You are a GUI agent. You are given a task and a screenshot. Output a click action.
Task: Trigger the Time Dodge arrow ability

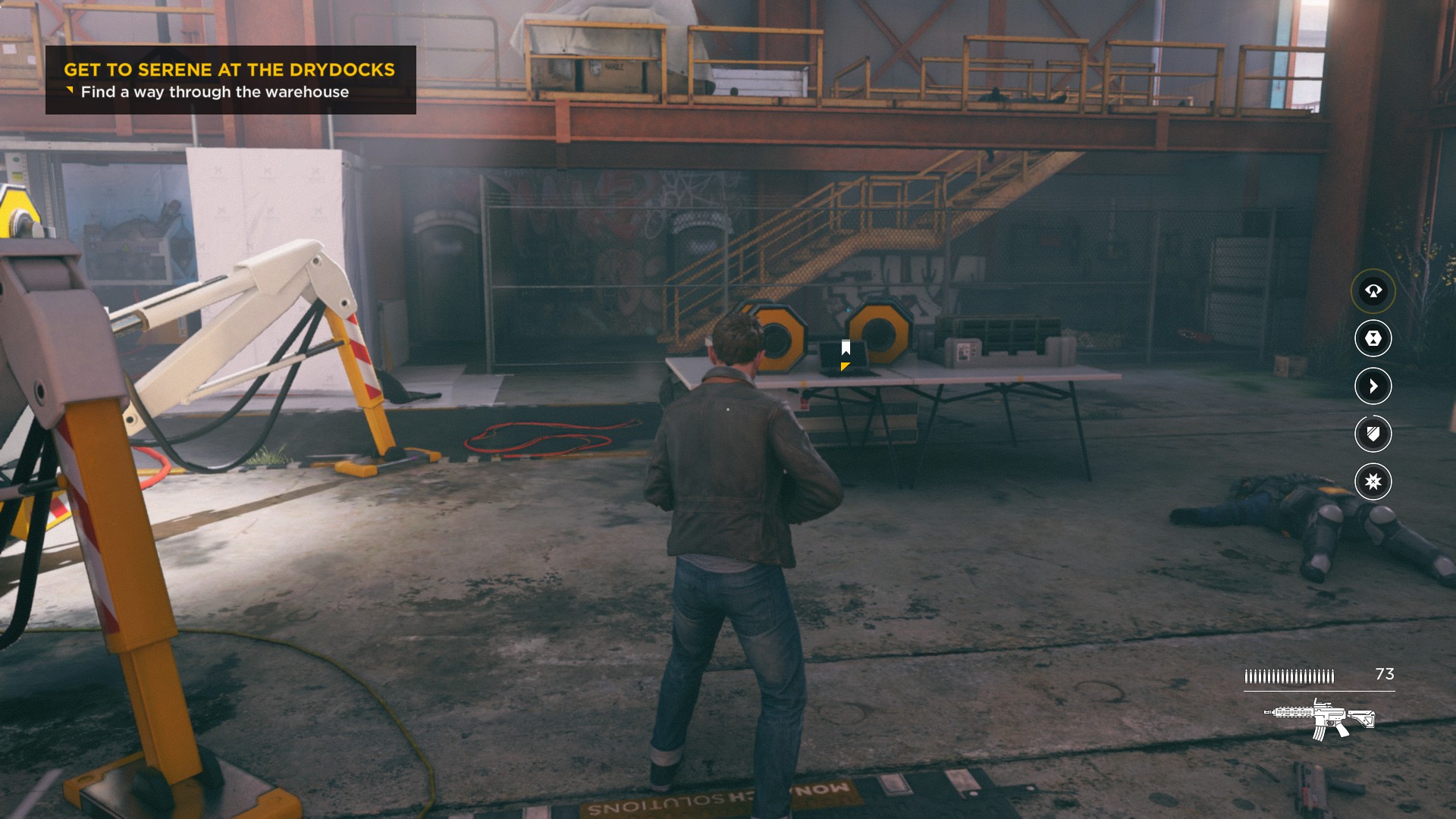1373,386
